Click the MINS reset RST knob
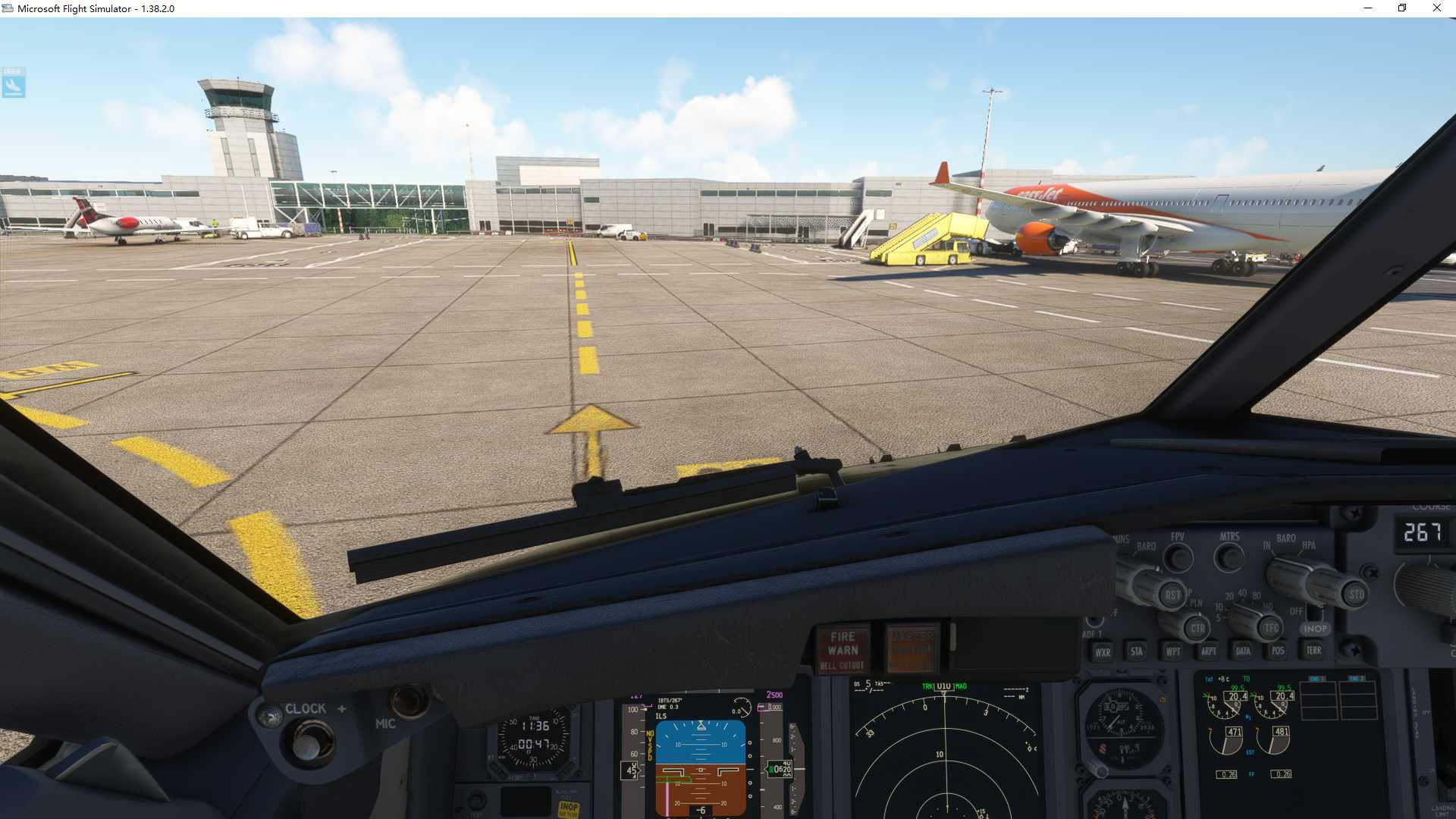The image size is (1456, 819). tap(1174, 595)
